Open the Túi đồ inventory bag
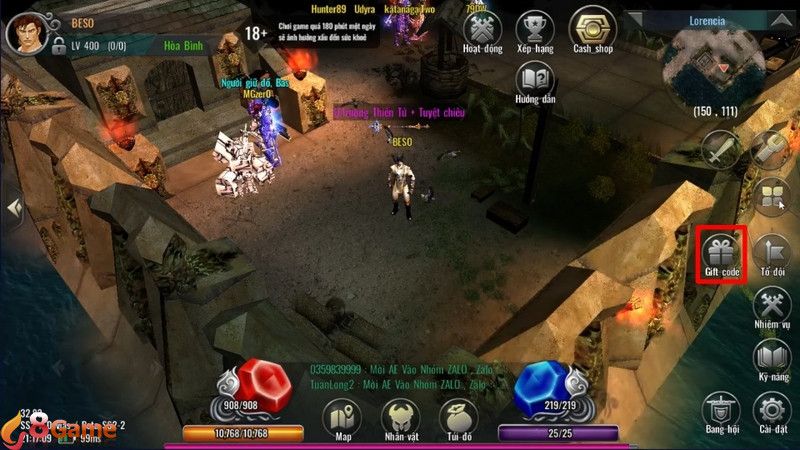This screenshot has height=450, width=800. (x=459, y=418)
